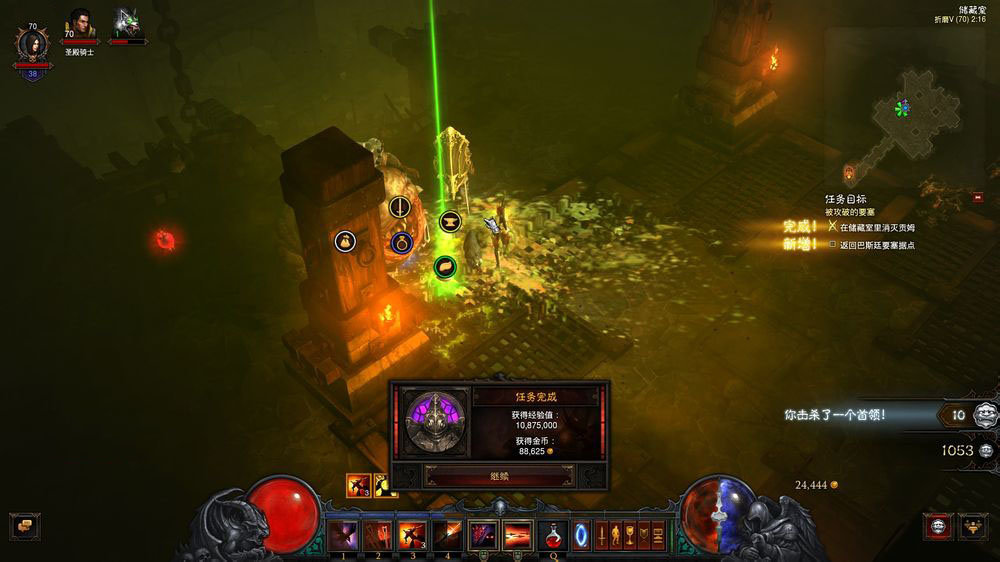Screen dimensions: 1000x562
Task: Click the 继续 continue button
Action: pos(499,476)
